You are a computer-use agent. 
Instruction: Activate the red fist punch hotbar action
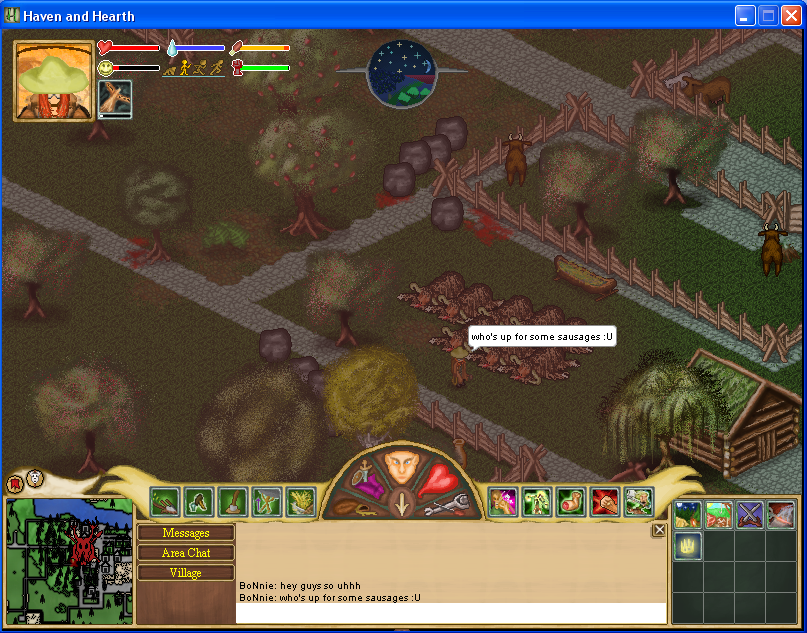[605, 501]
